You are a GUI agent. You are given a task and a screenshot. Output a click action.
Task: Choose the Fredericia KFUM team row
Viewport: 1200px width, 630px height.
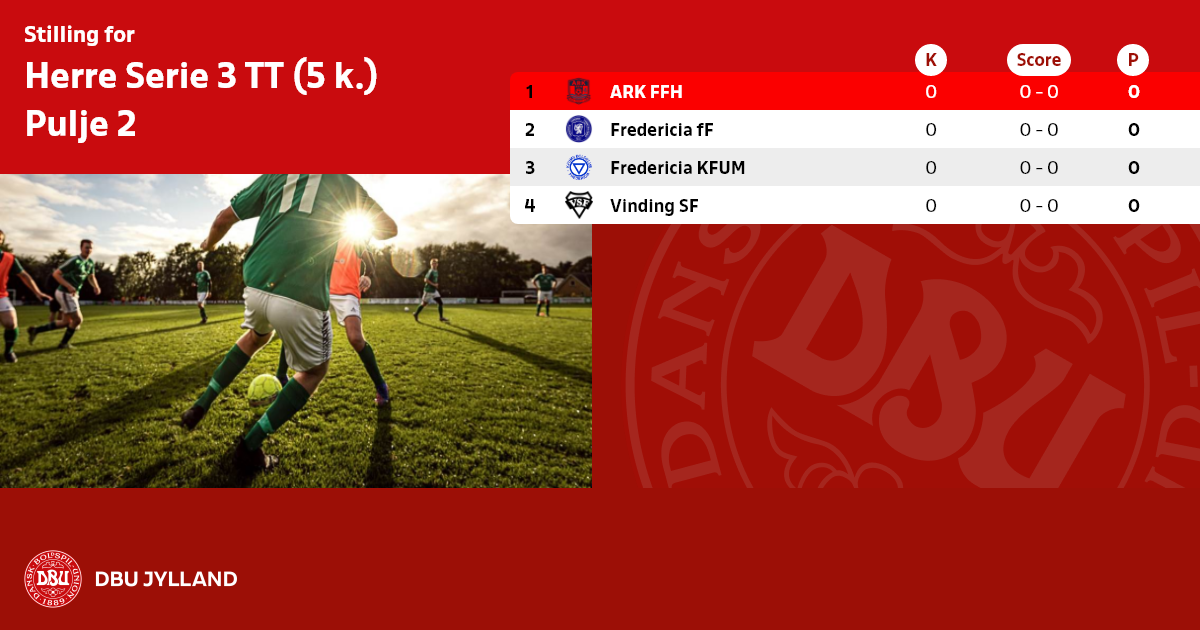[x=677, y=168]
